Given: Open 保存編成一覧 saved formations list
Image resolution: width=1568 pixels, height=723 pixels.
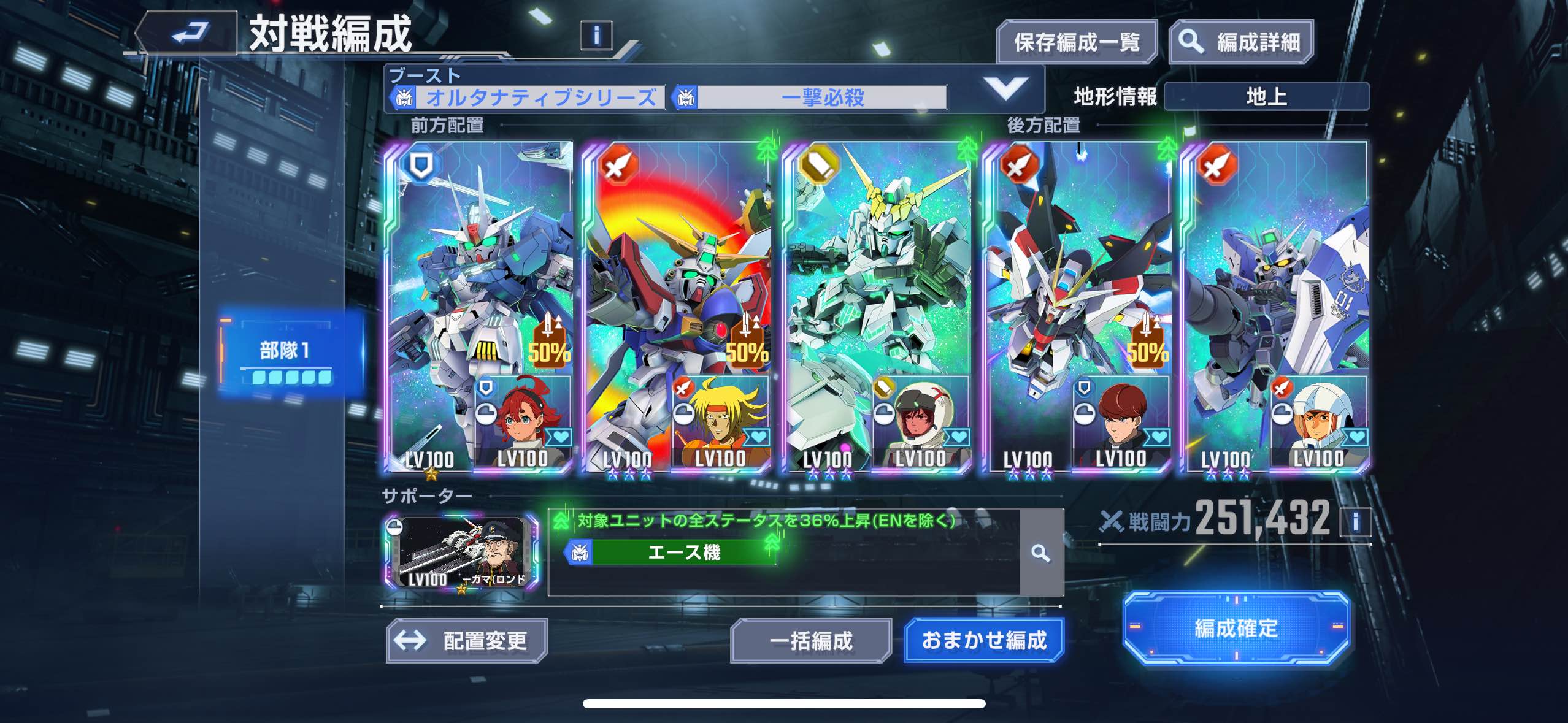Looking at the screenshot, I should pos(1077,42).
